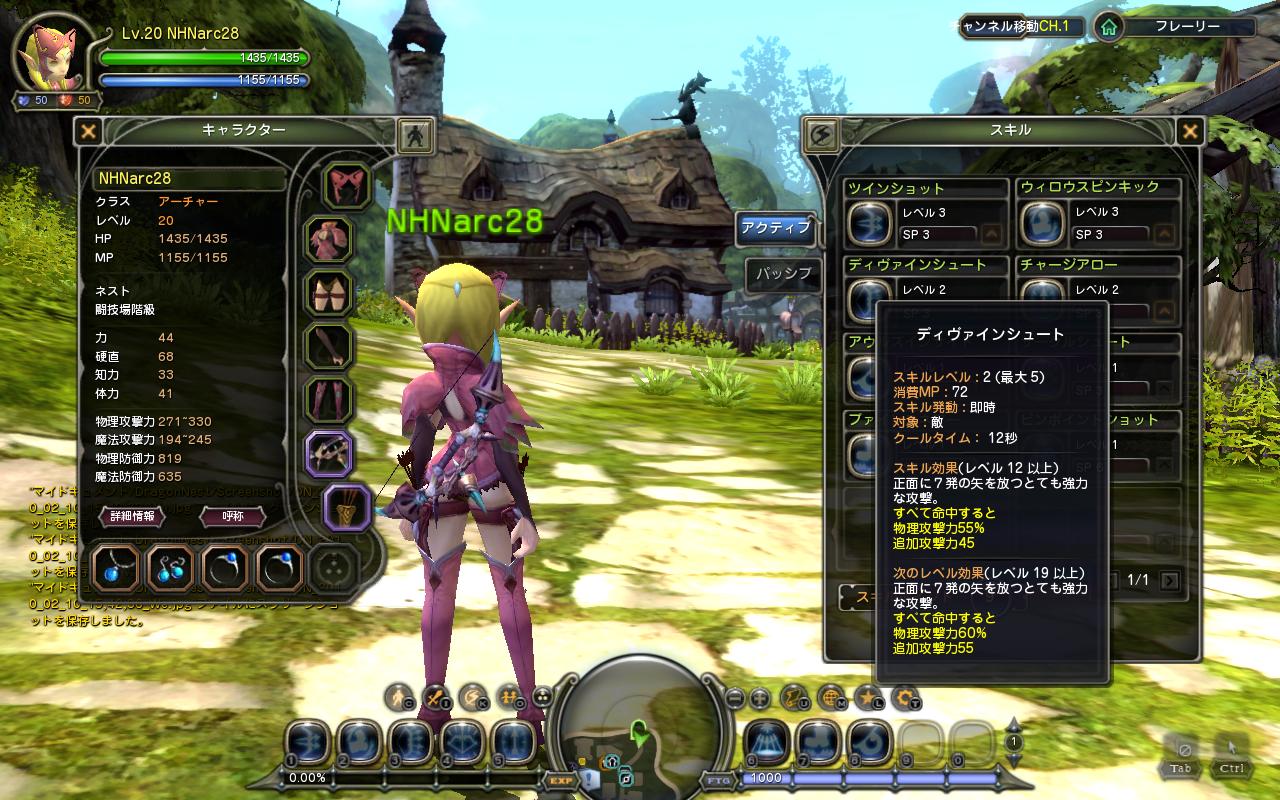
Task: Select the equipped bow weapon slot
Action: 329,453
